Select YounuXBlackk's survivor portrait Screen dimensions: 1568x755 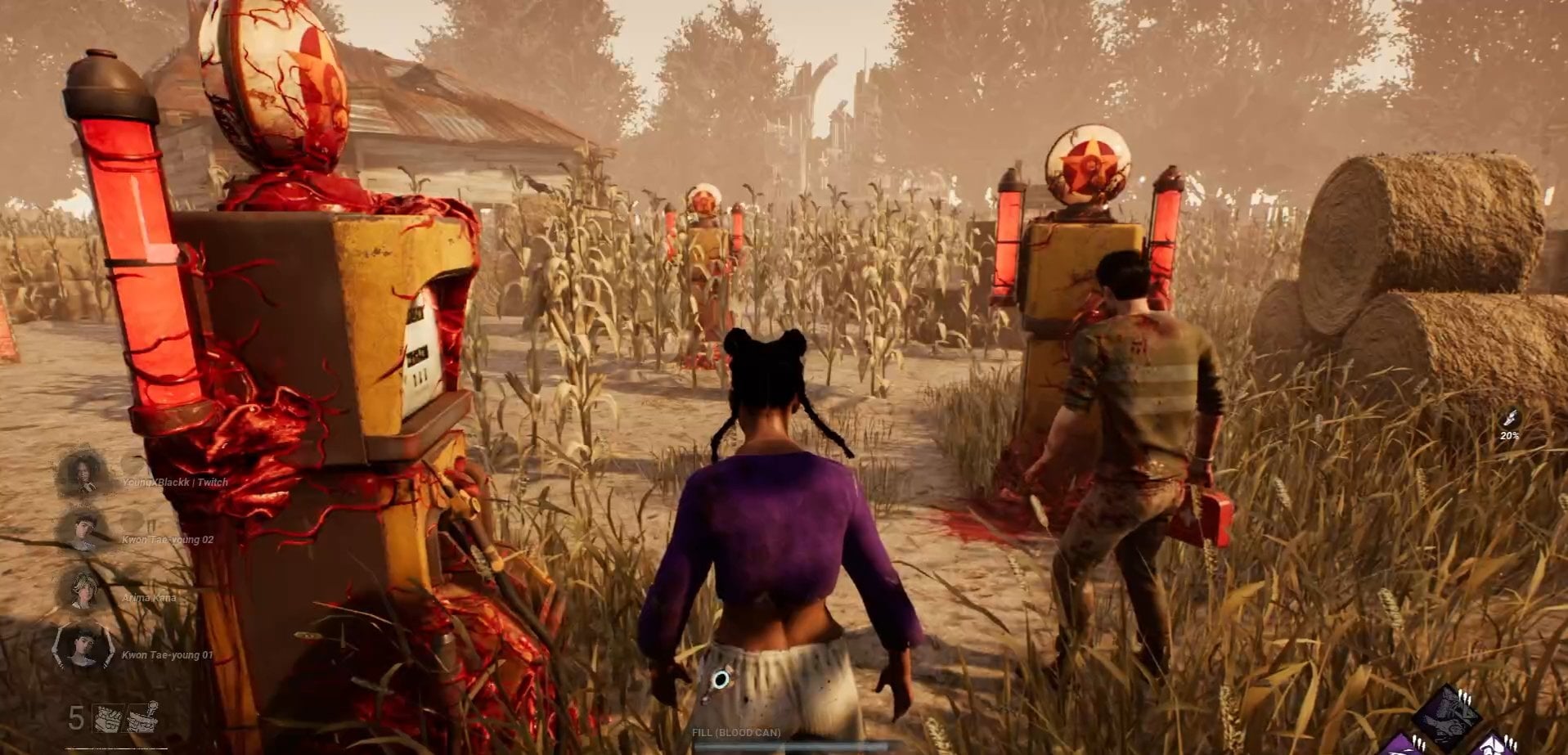[84, 472]
